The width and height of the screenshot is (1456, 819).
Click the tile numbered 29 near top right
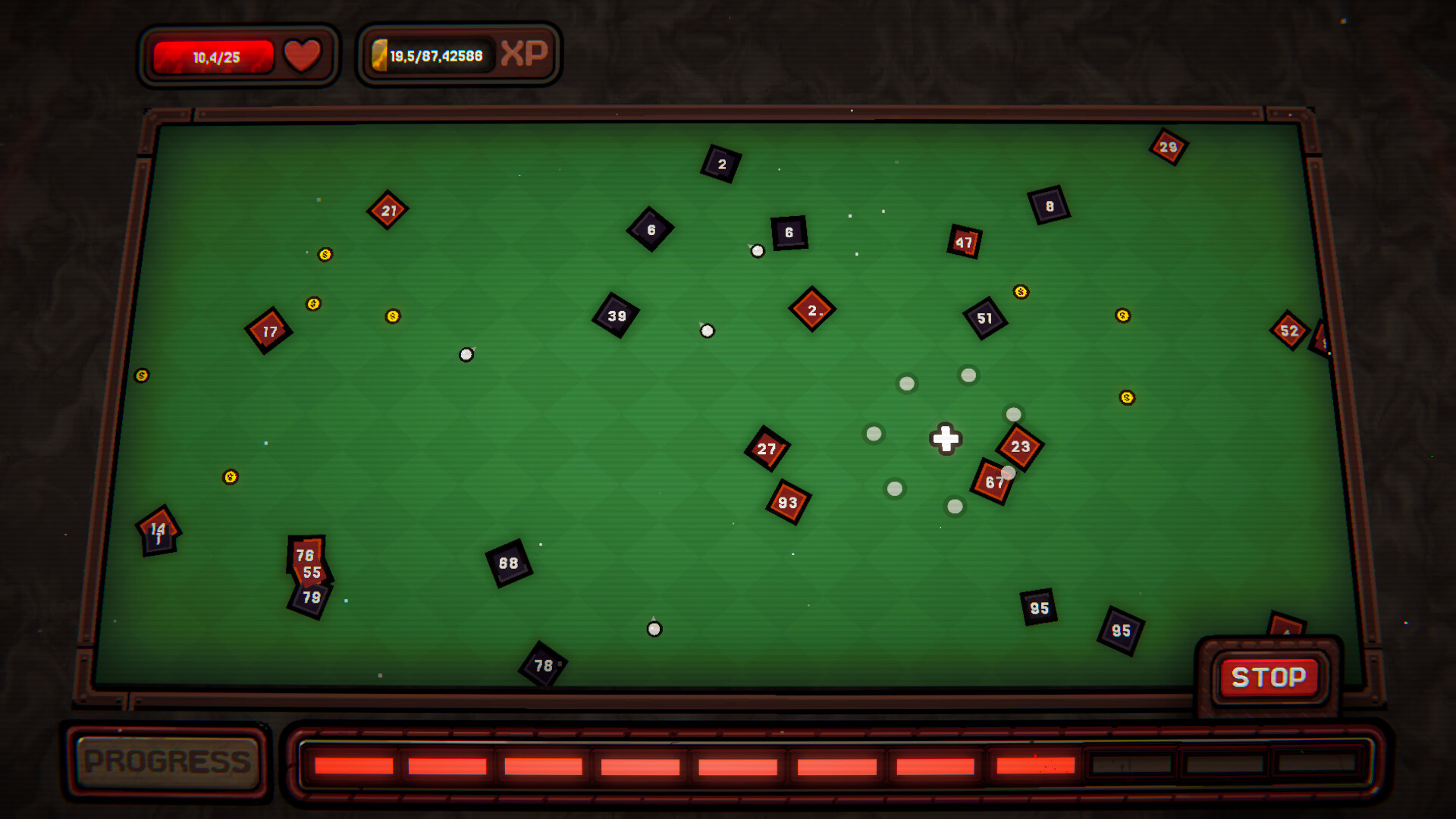click(1169, 146)
